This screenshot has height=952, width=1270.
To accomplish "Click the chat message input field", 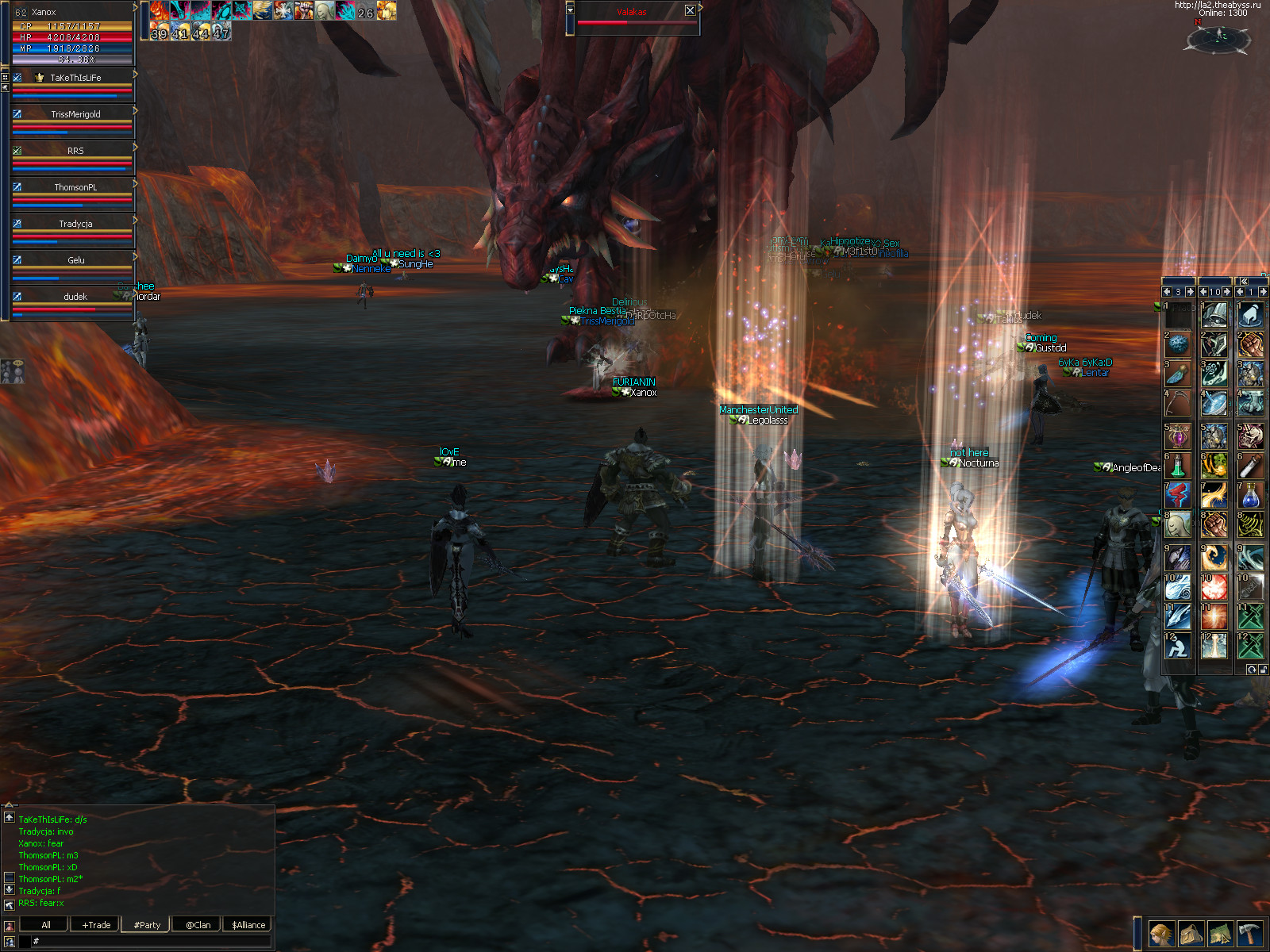I will [151, 941].
